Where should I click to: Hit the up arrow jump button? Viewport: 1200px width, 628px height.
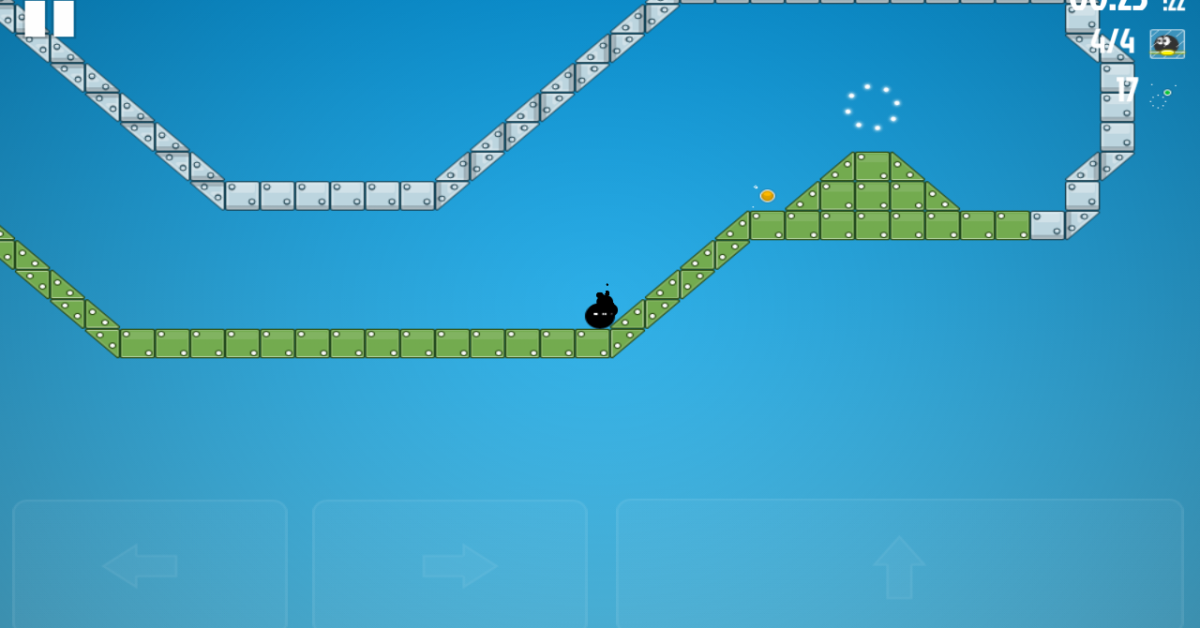899,565
